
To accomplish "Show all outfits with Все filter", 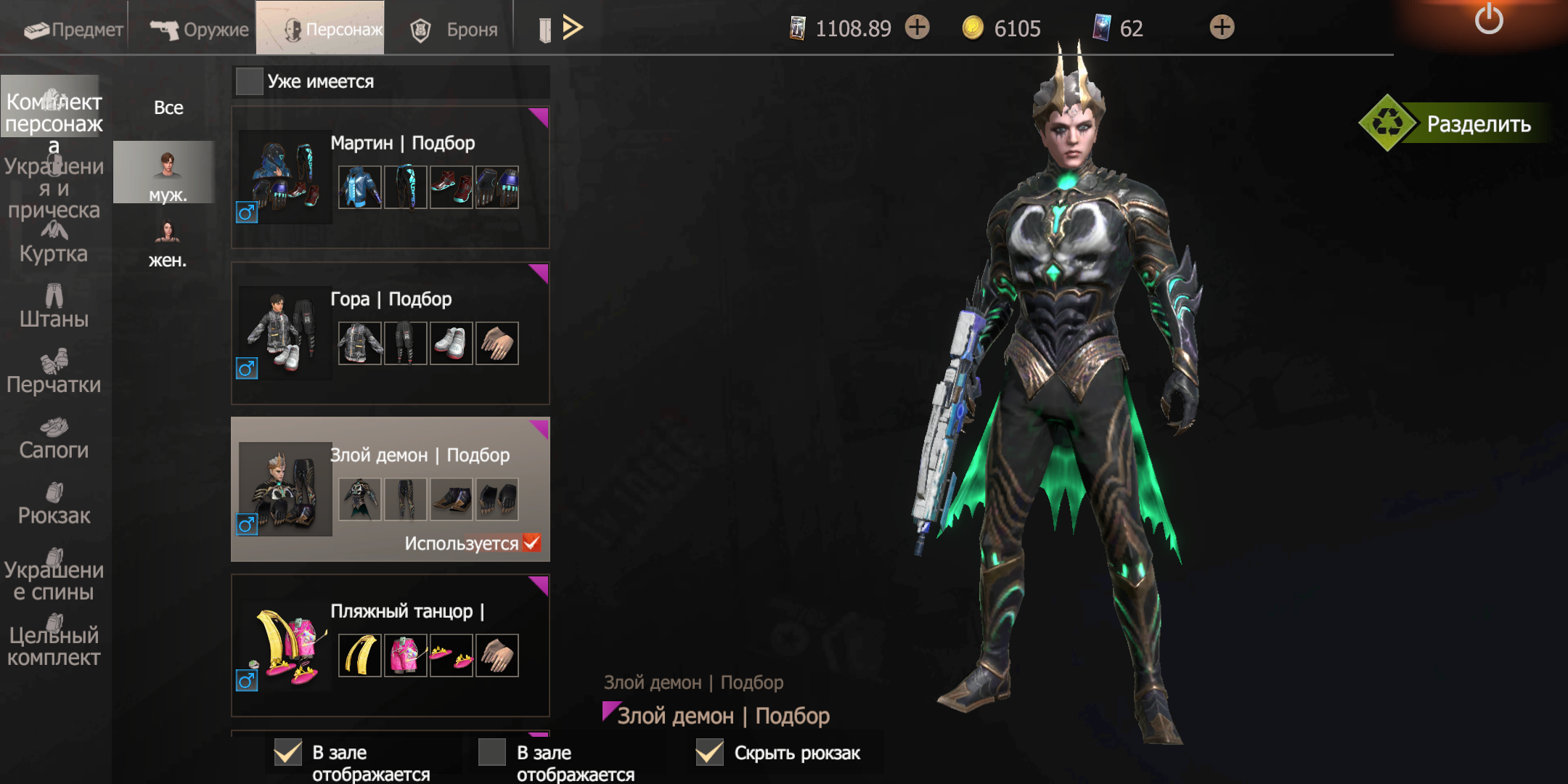I will click(x=168, y=107).
